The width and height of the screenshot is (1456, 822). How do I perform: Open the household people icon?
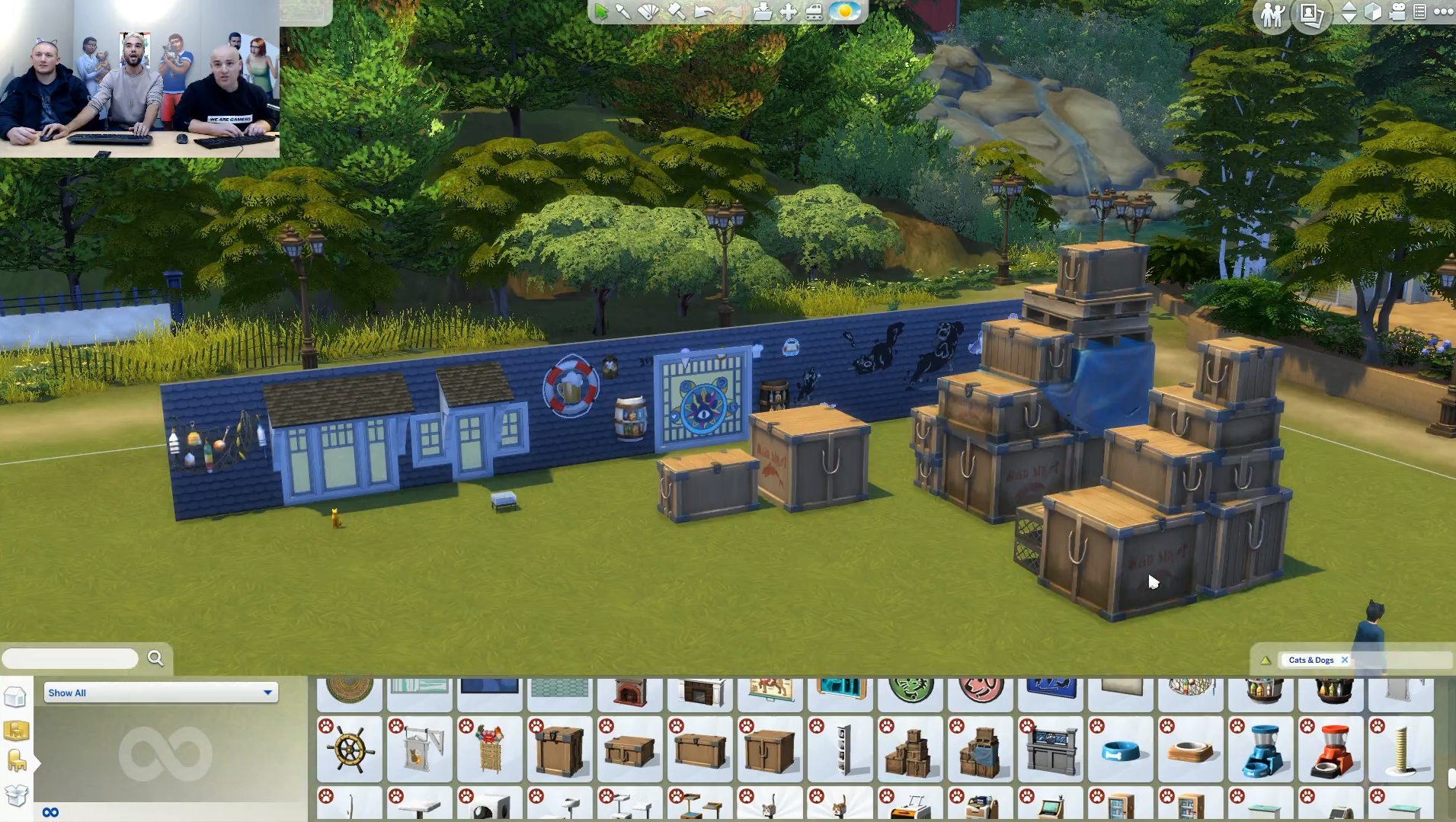pos(1272,14)
